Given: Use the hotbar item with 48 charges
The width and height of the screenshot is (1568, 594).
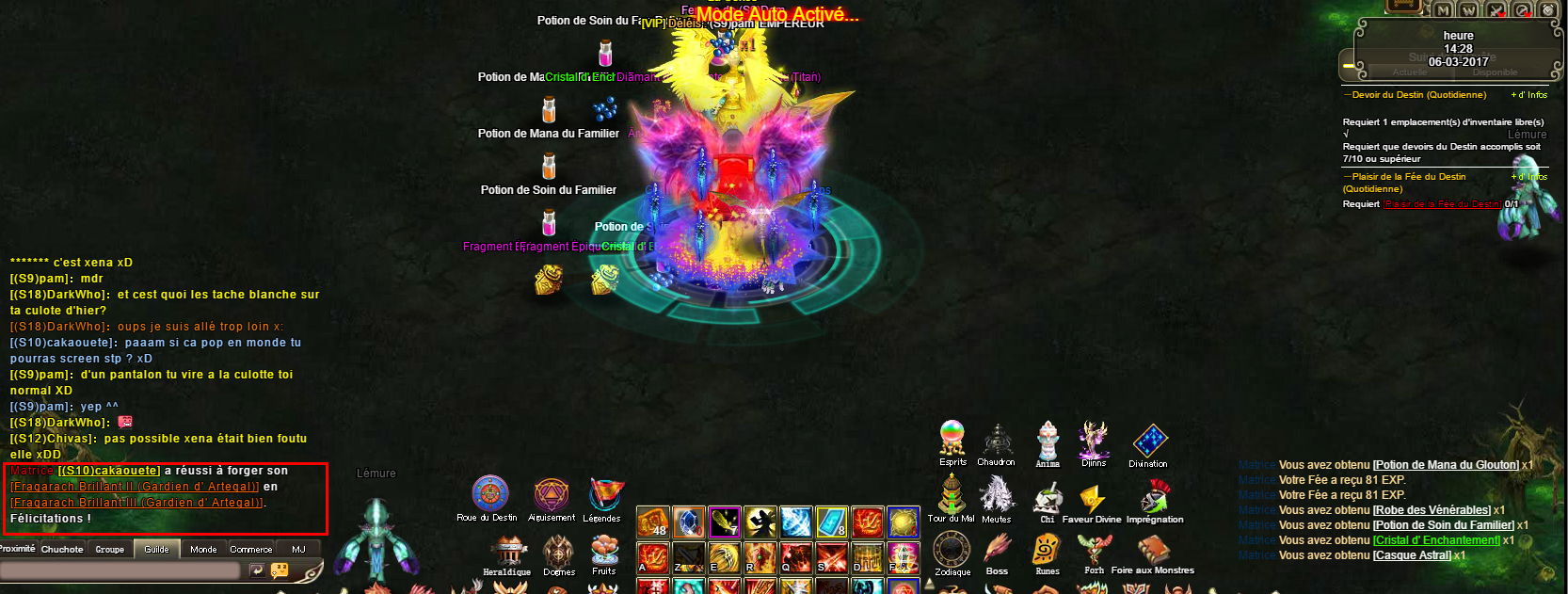Looking at the screenshot, I should (x=653, y=522).
